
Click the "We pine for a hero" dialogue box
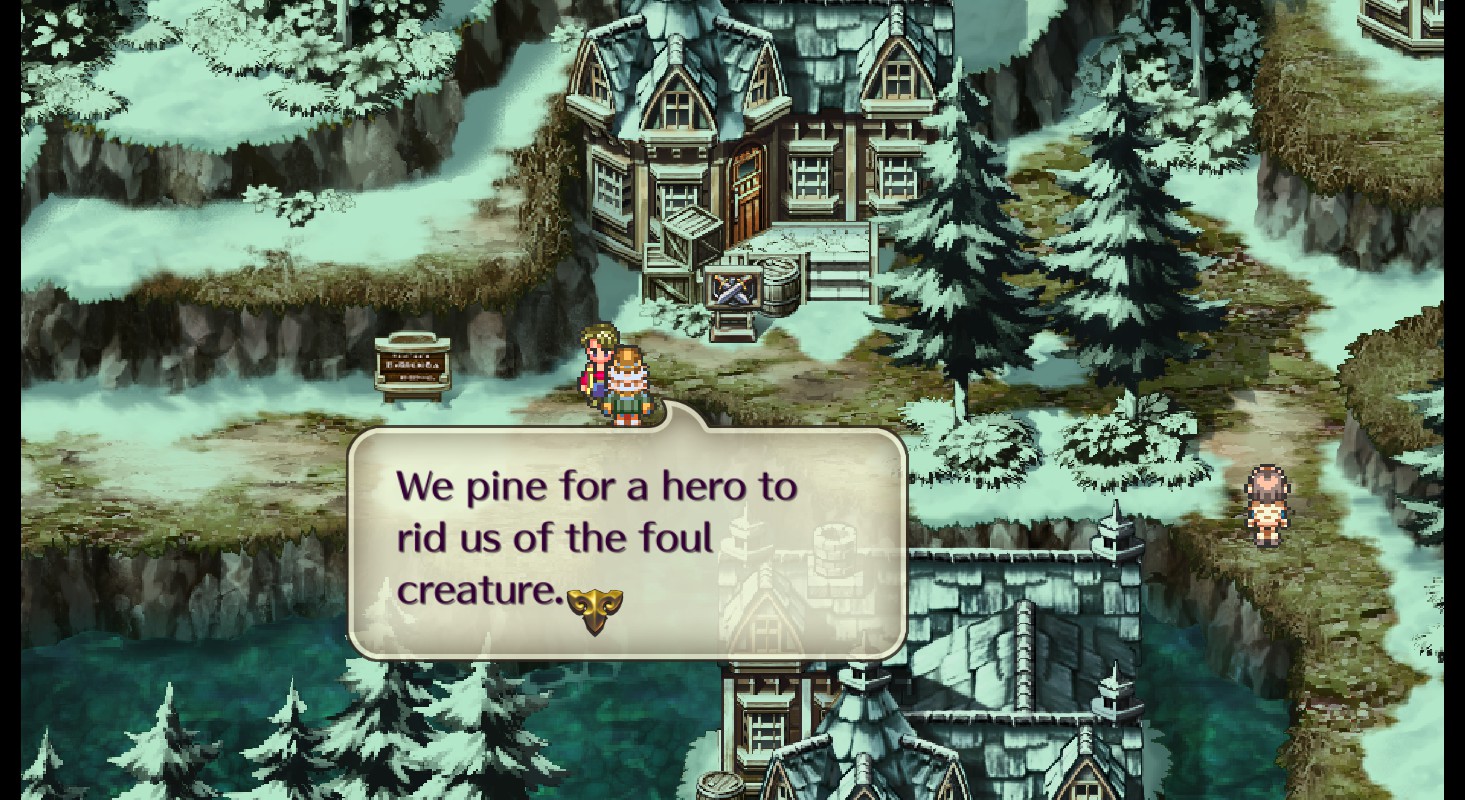(627, 541)
